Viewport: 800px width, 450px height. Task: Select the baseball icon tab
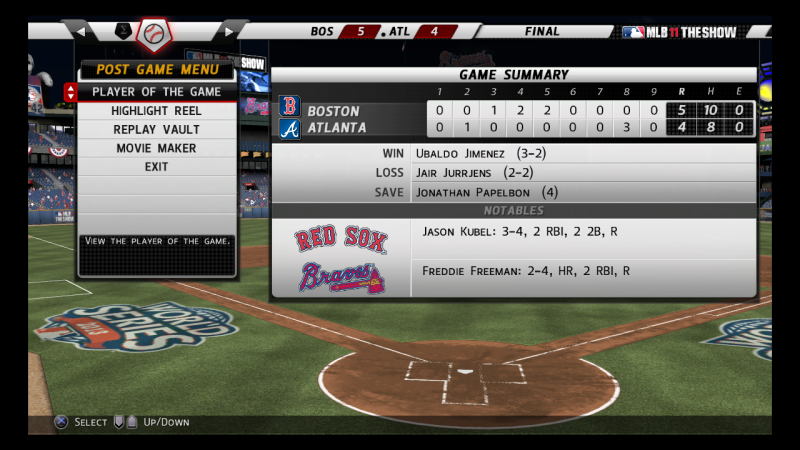click(x=154, y=34)
